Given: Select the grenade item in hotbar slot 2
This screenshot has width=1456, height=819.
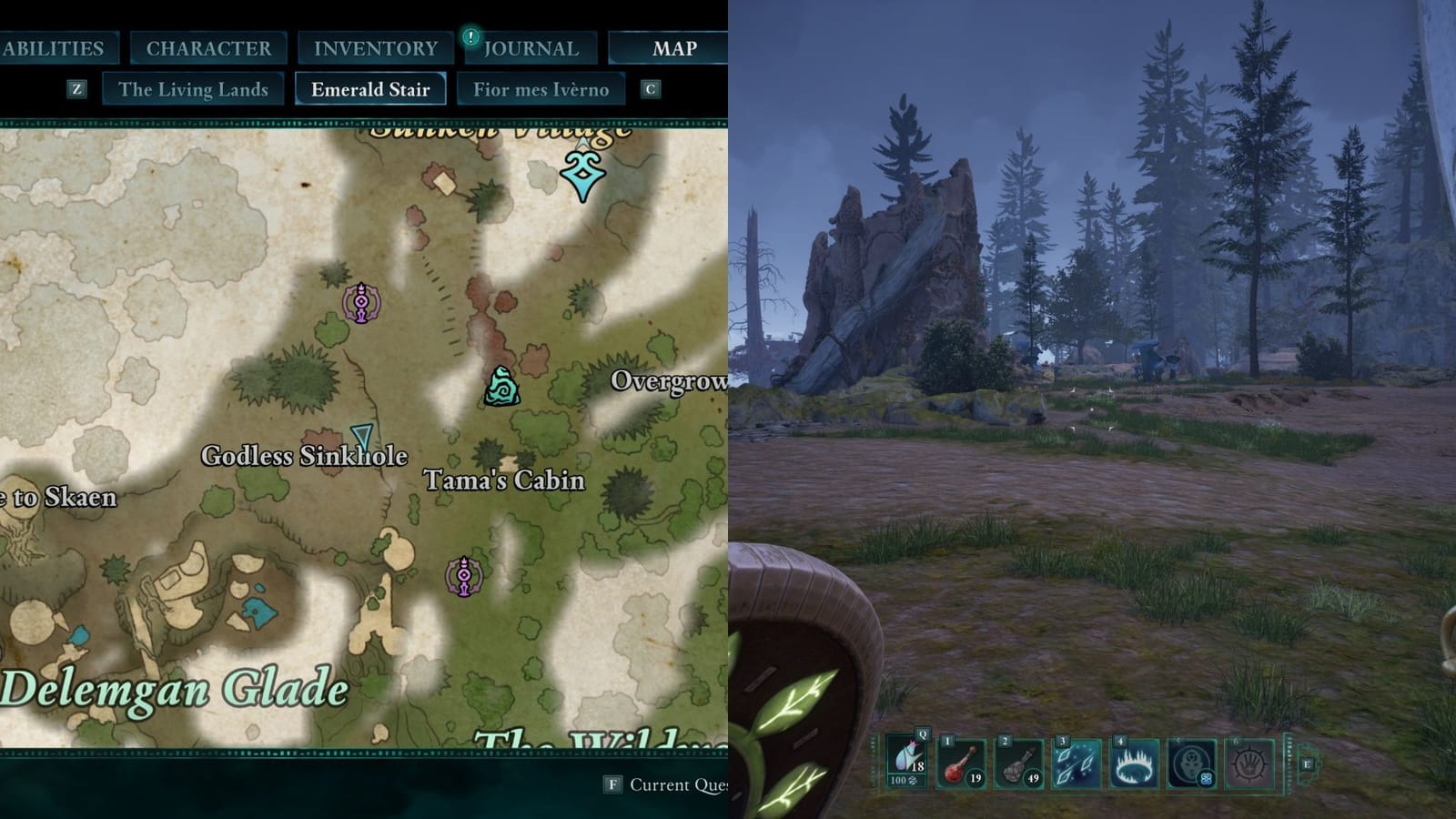Looking at the screenshot, I should coord(1017,764).
